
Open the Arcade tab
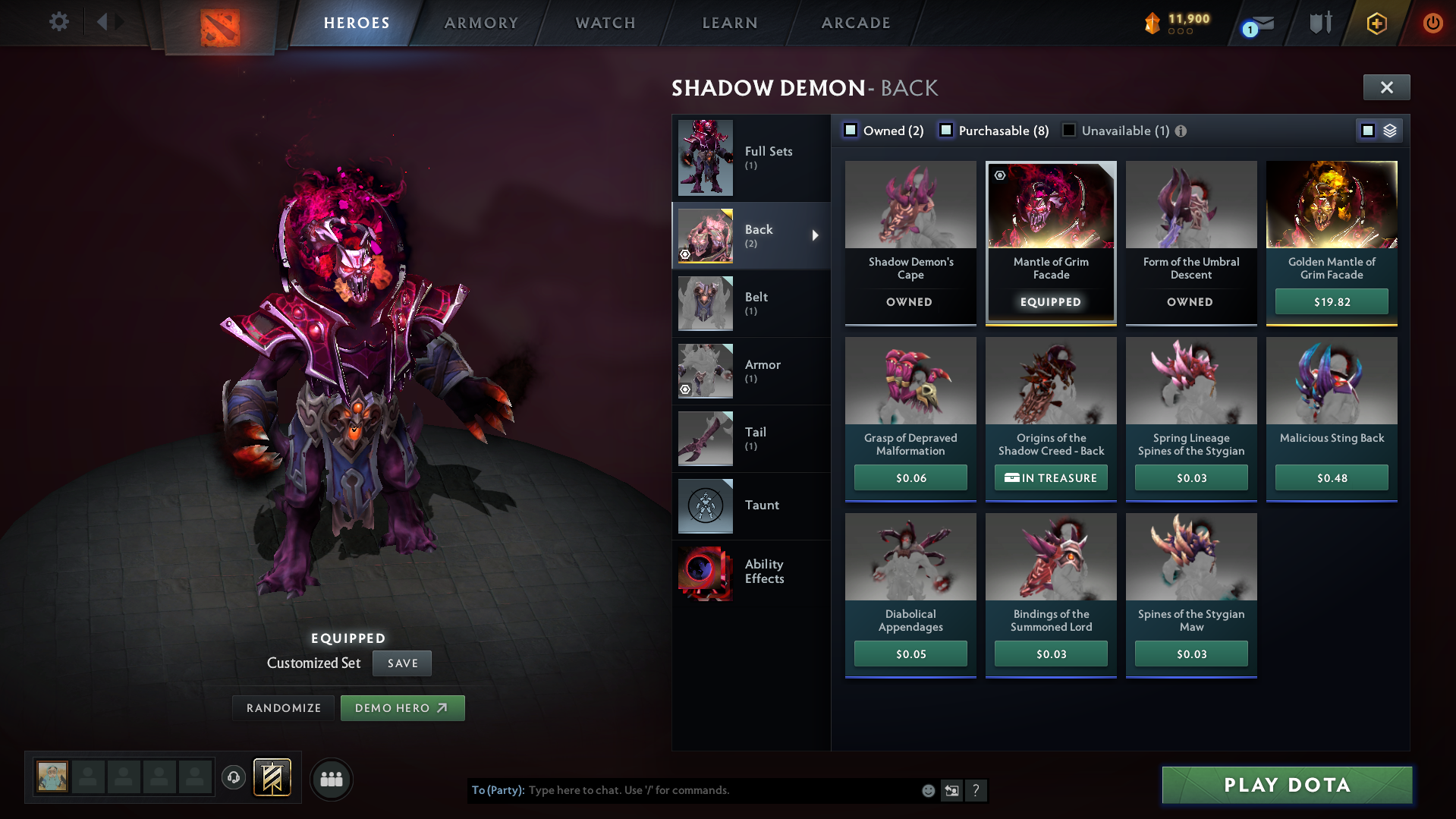click(856, 23)
